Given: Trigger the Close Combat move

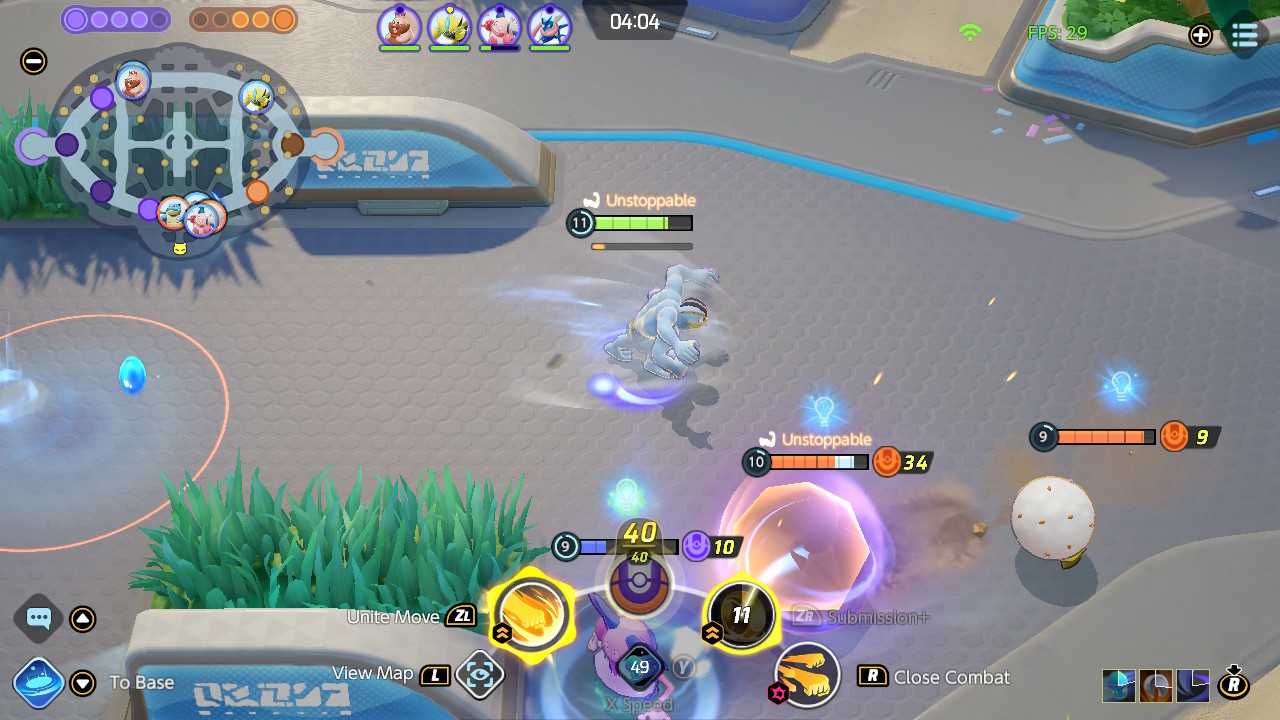Looking at the screenshot, I should [x=807, y=675].
